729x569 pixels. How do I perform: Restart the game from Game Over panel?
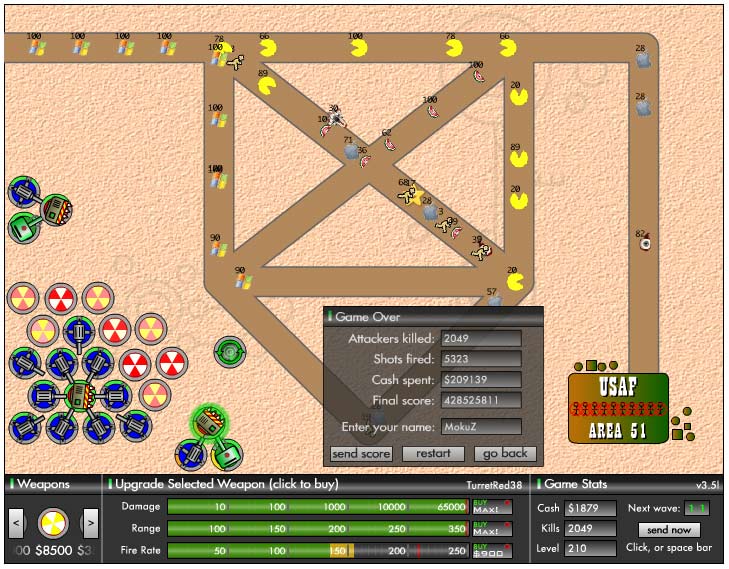pos(432,454)
